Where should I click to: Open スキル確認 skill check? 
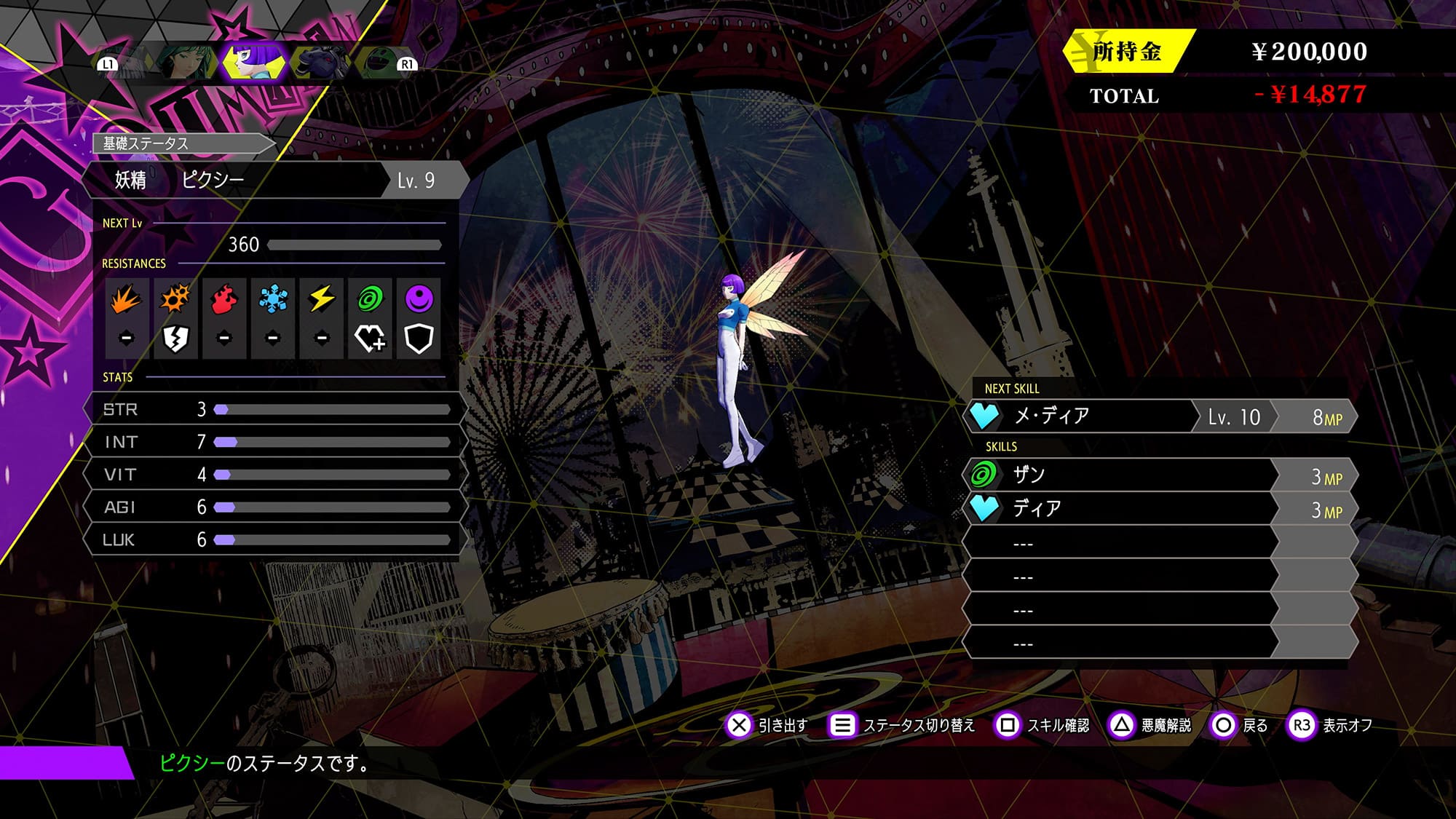(1042, 725)
